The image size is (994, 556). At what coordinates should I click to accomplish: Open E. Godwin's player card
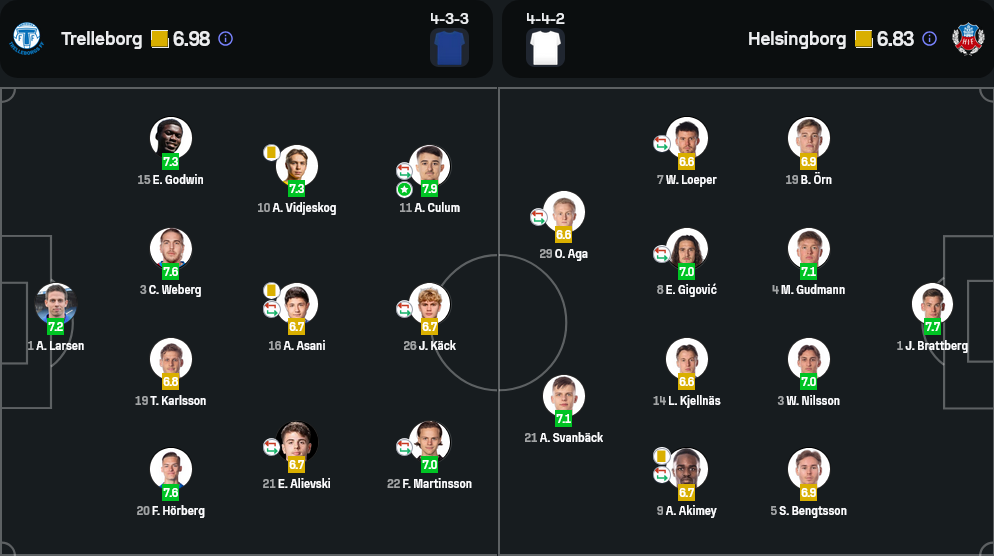pos(171,138)
